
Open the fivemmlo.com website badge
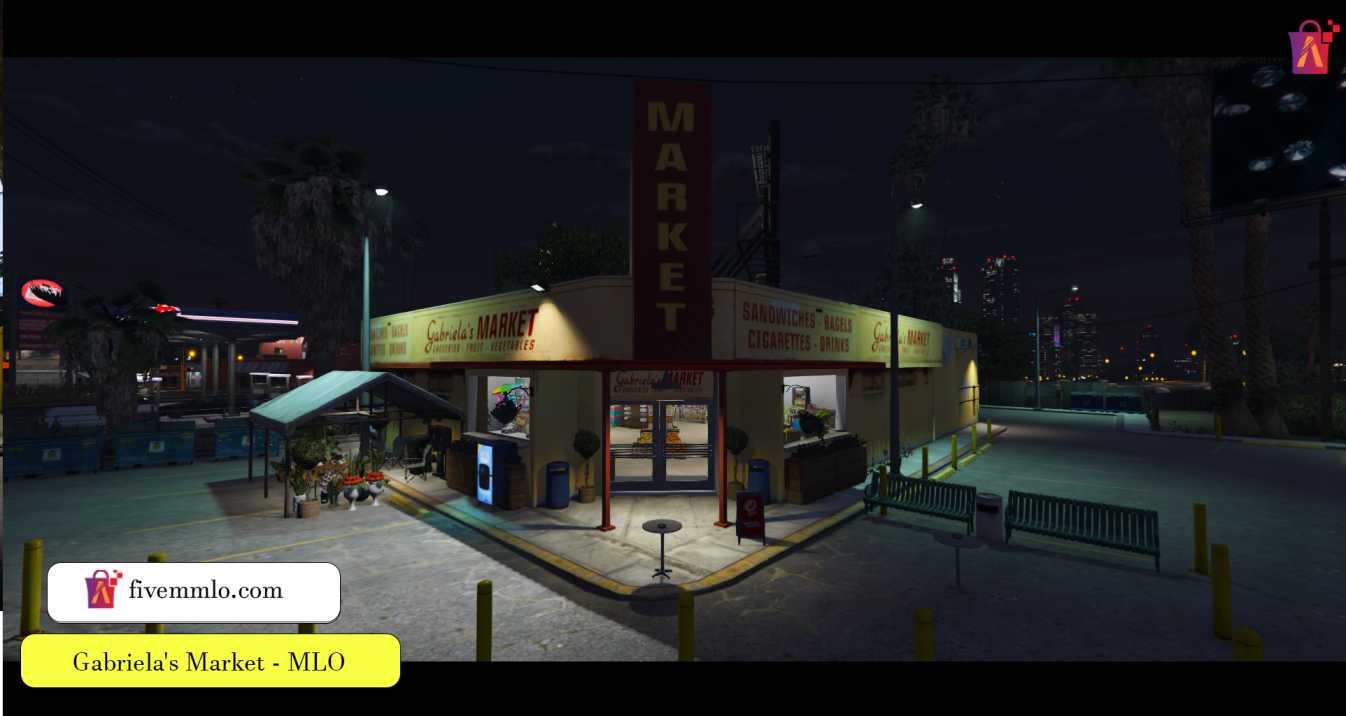coord(194,592)
